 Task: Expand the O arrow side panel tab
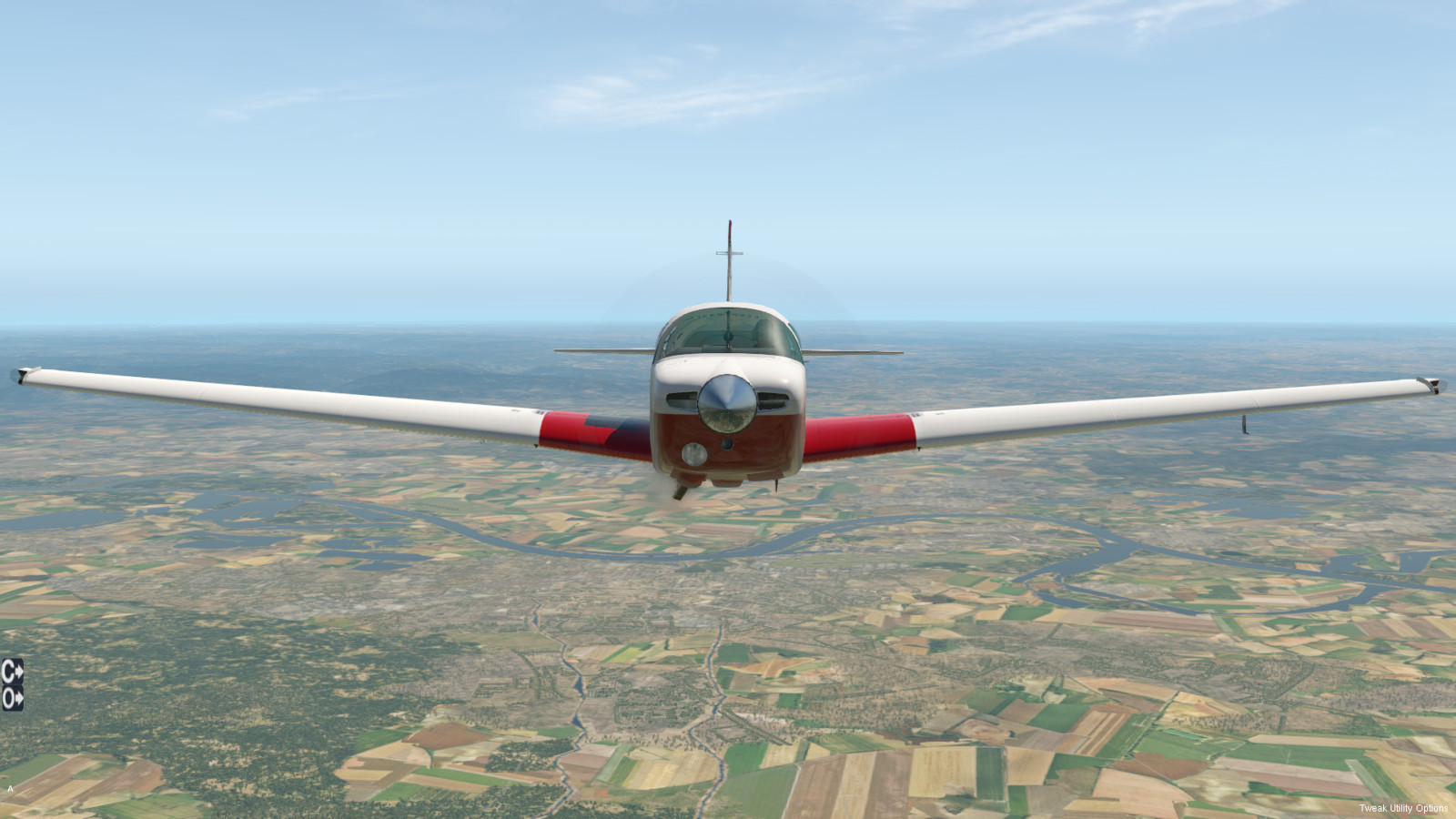(12, 699)
